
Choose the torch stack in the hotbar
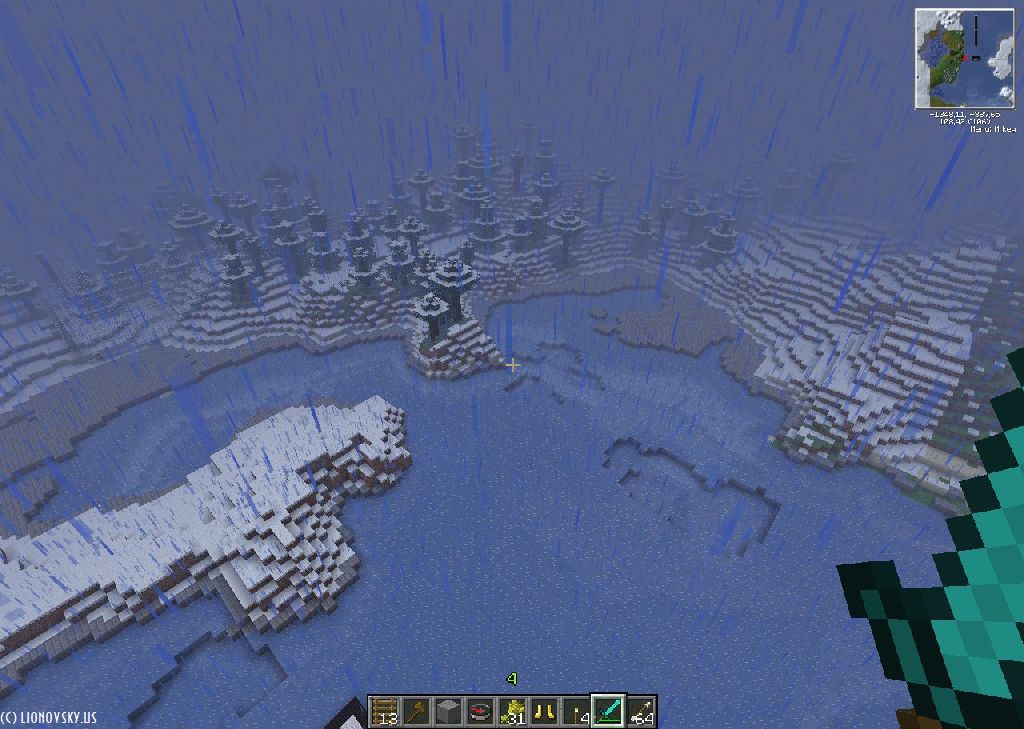577,711
